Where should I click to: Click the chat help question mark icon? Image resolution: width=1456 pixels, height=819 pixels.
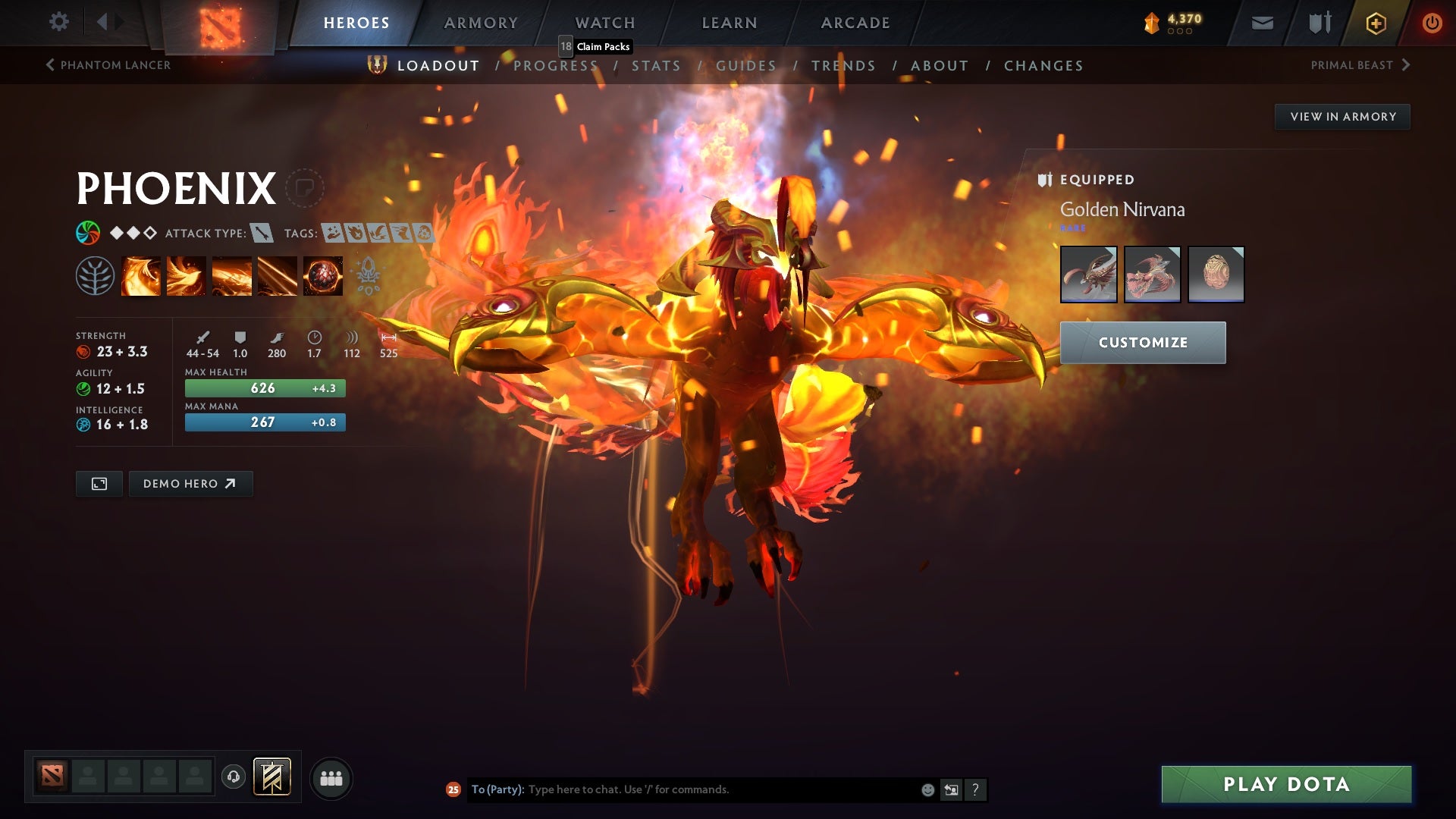(x=974, y=789)
